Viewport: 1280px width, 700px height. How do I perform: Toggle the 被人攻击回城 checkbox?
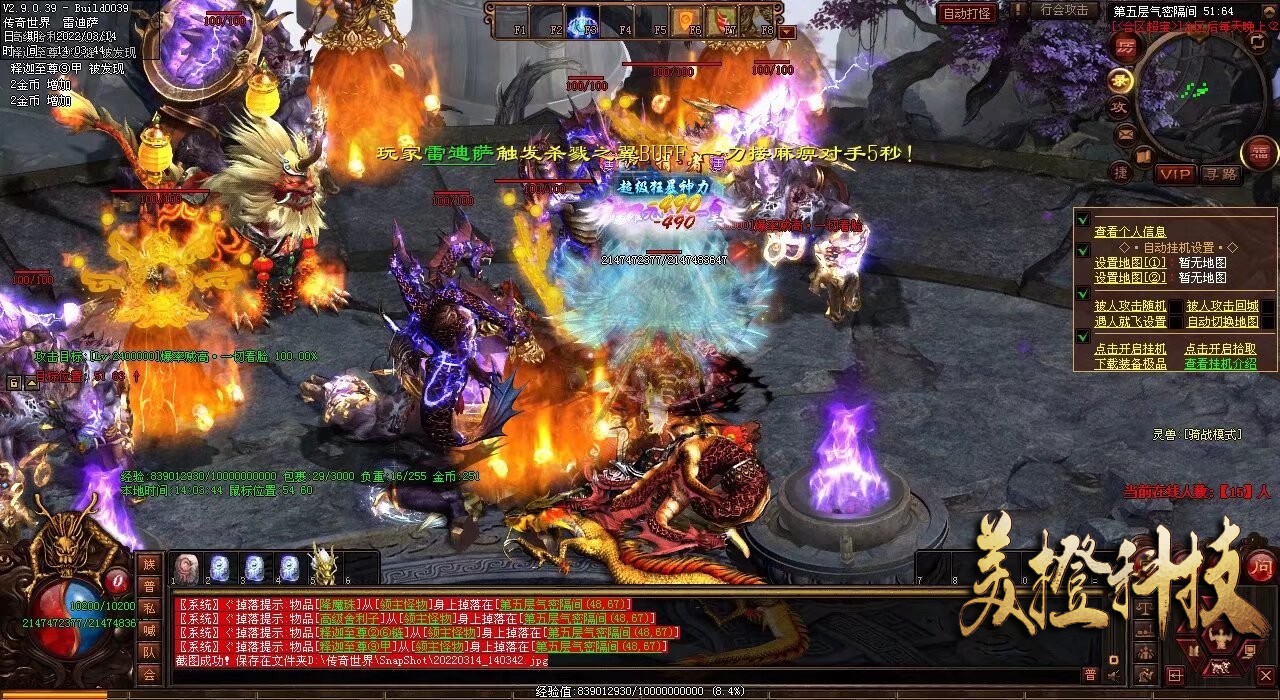[x=1222, y=306]
